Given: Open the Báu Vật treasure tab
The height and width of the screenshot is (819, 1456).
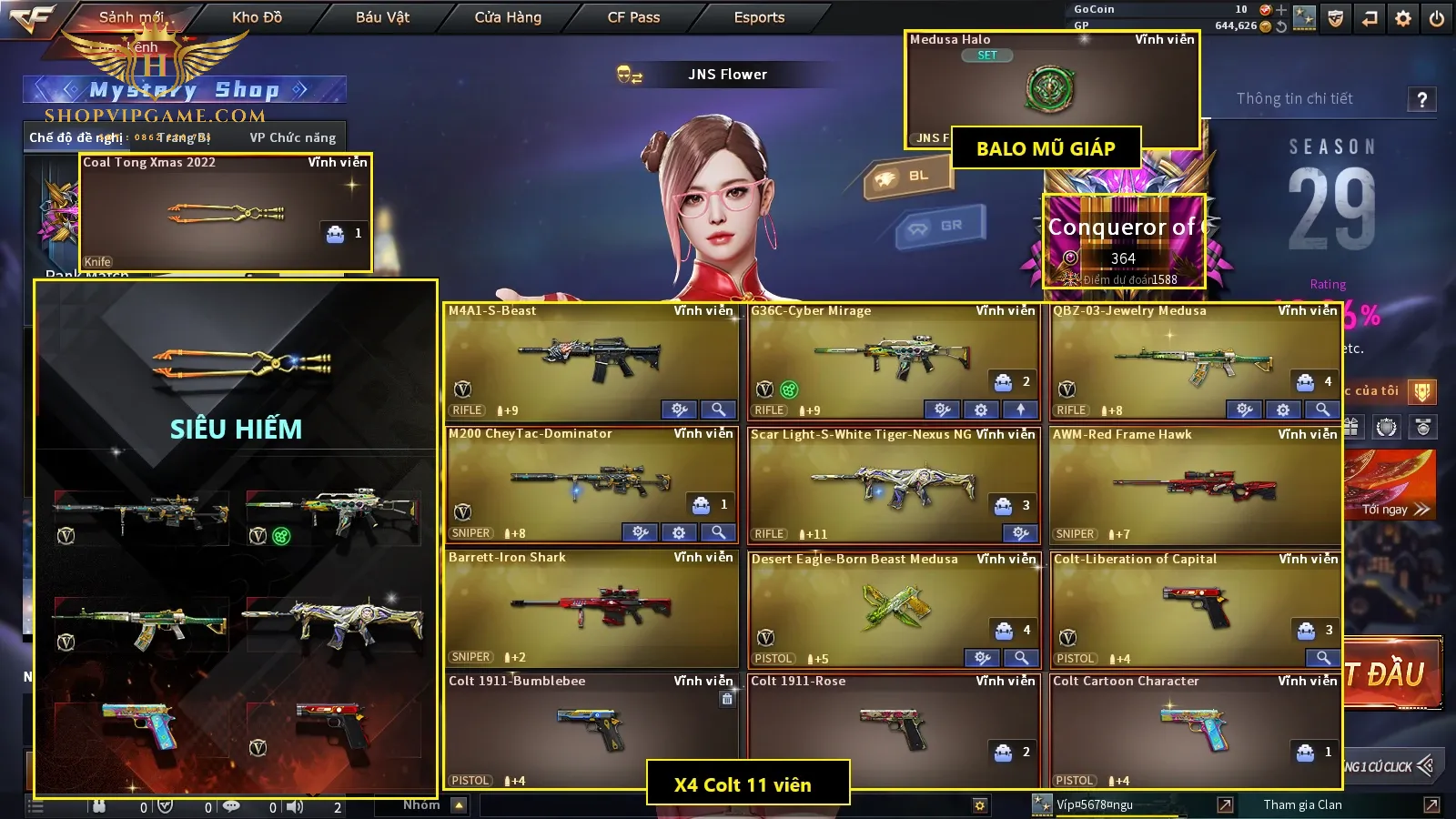Looking at the screenshot, I should click(382, 17).
